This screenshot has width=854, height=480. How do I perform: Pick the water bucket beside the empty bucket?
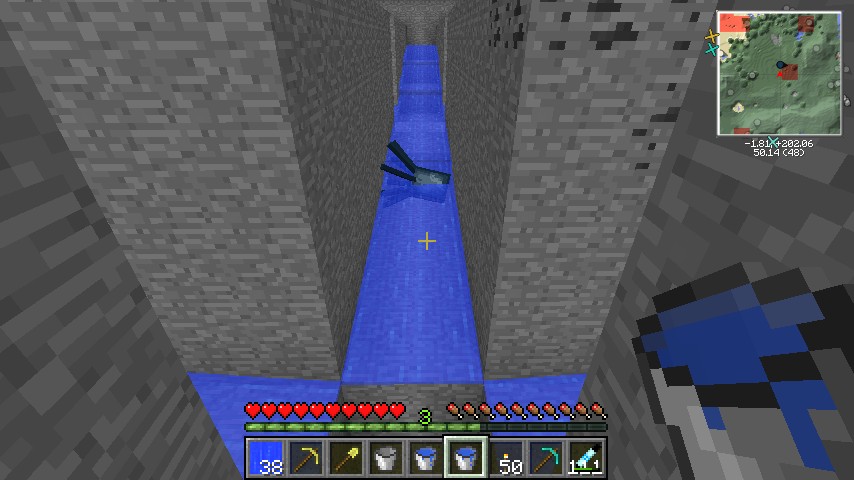tap(425, 458)
